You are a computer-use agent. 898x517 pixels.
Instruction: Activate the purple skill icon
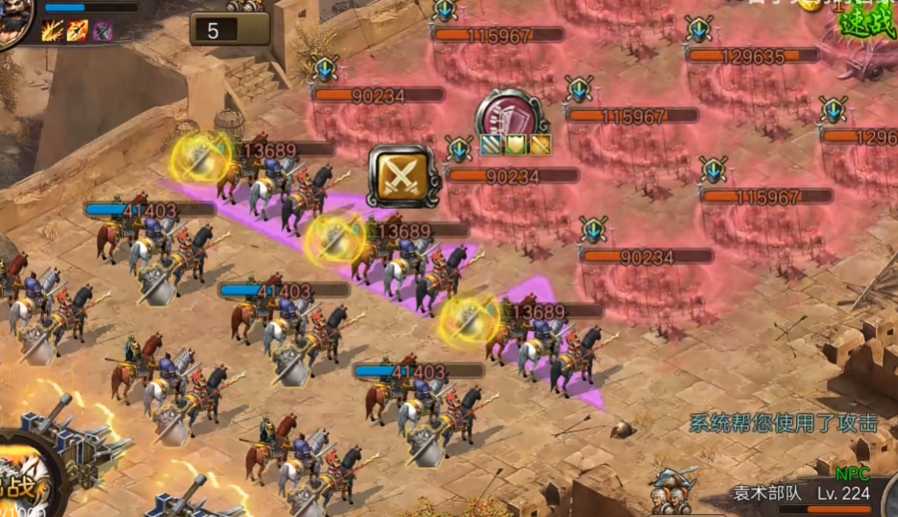tap(102, 31)
